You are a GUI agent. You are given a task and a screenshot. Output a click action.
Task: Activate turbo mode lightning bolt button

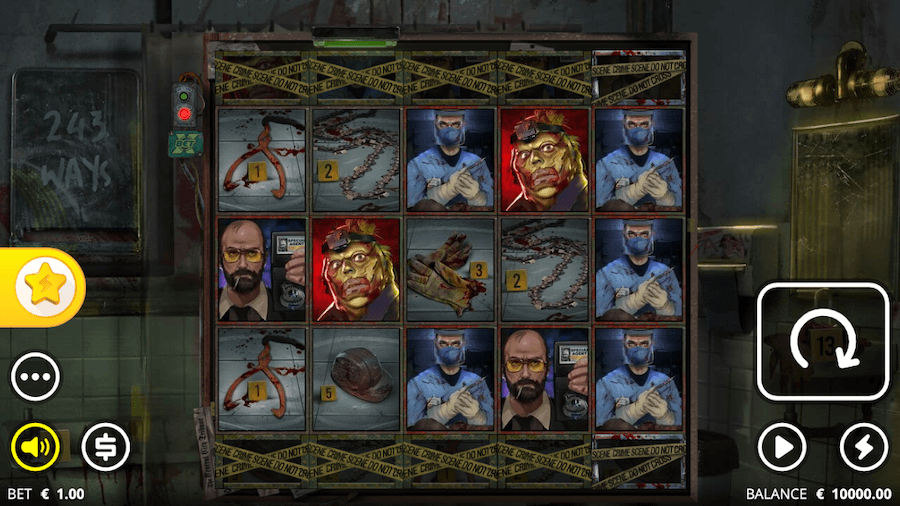click(x=863, y=447)
